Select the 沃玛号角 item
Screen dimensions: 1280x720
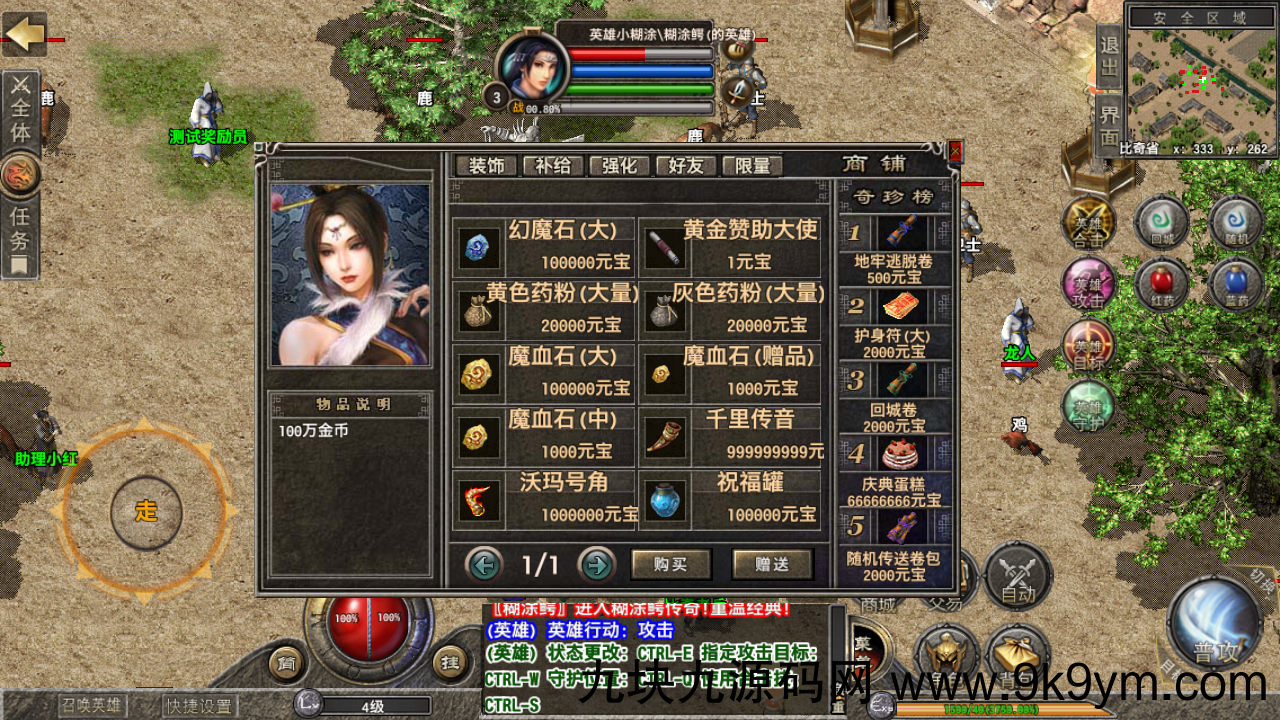coord(545,498)
